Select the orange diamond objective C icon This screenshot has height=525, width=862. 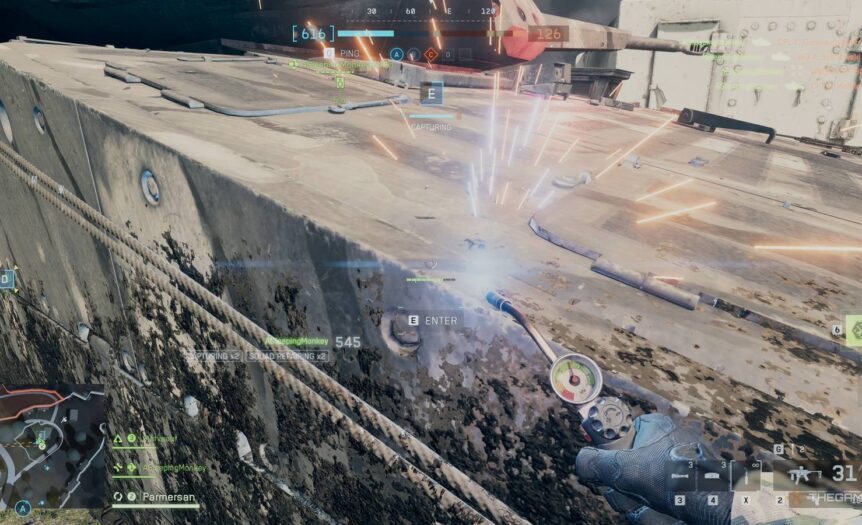(431, 55)
